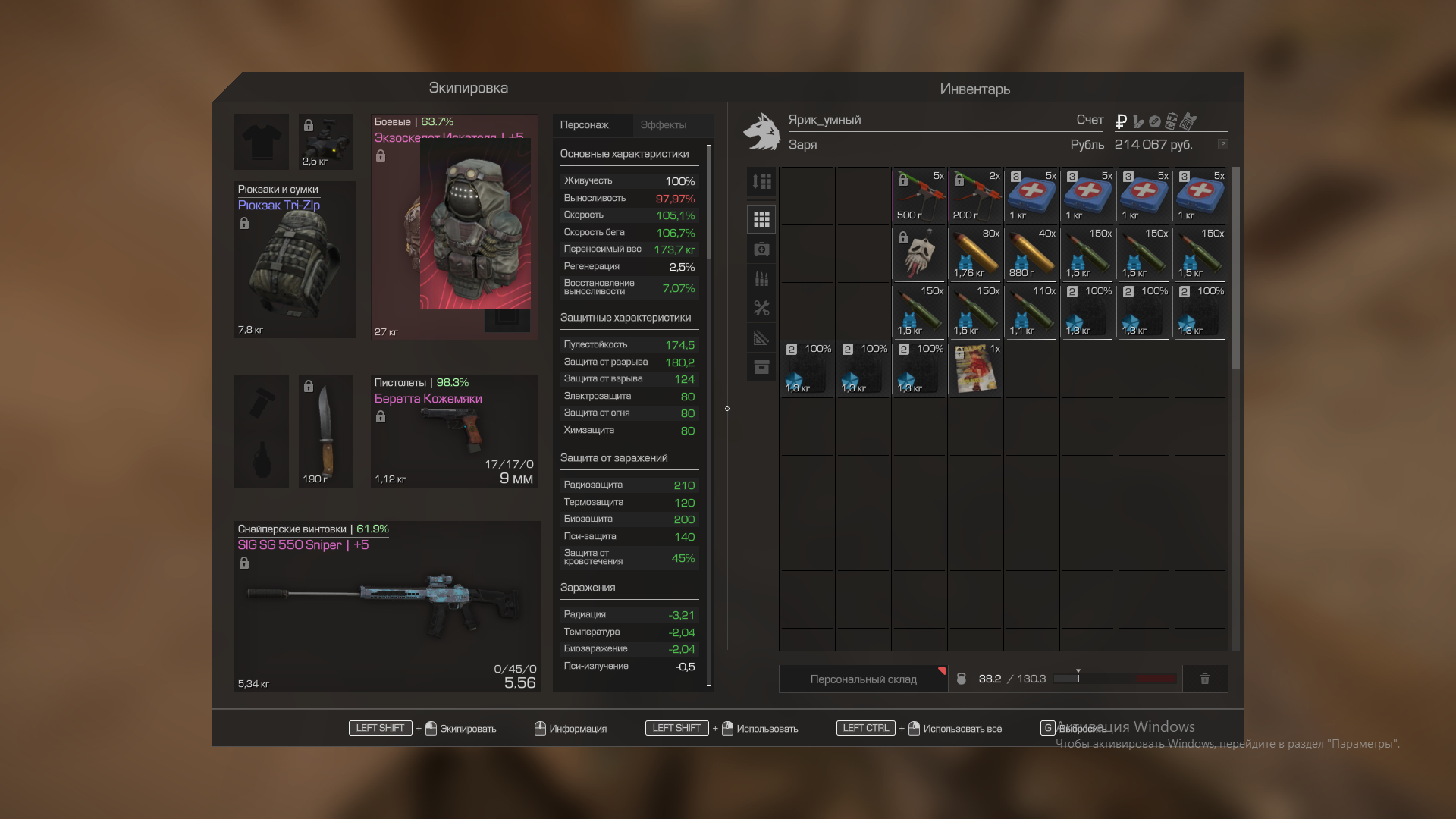Click the Экзоскелет armor slot

pyautogui.click(x=454, y=227)
